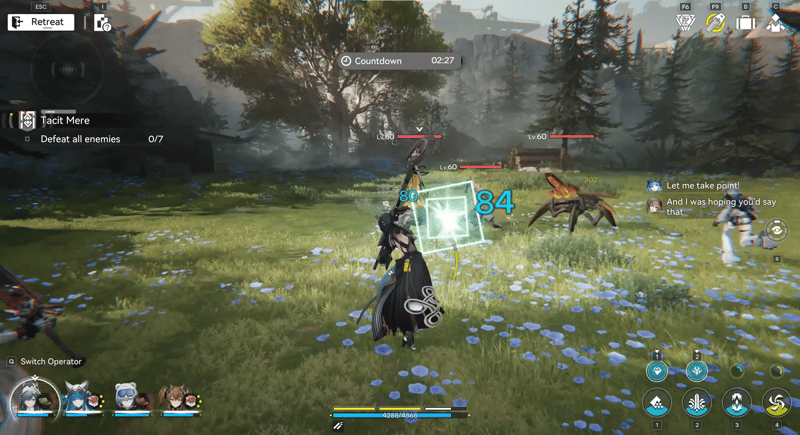Image resolution: width=800 pixels, height=435 pixels.
Task: Activate the yellow pinwheel skill icon
Action: click(776, 404)
